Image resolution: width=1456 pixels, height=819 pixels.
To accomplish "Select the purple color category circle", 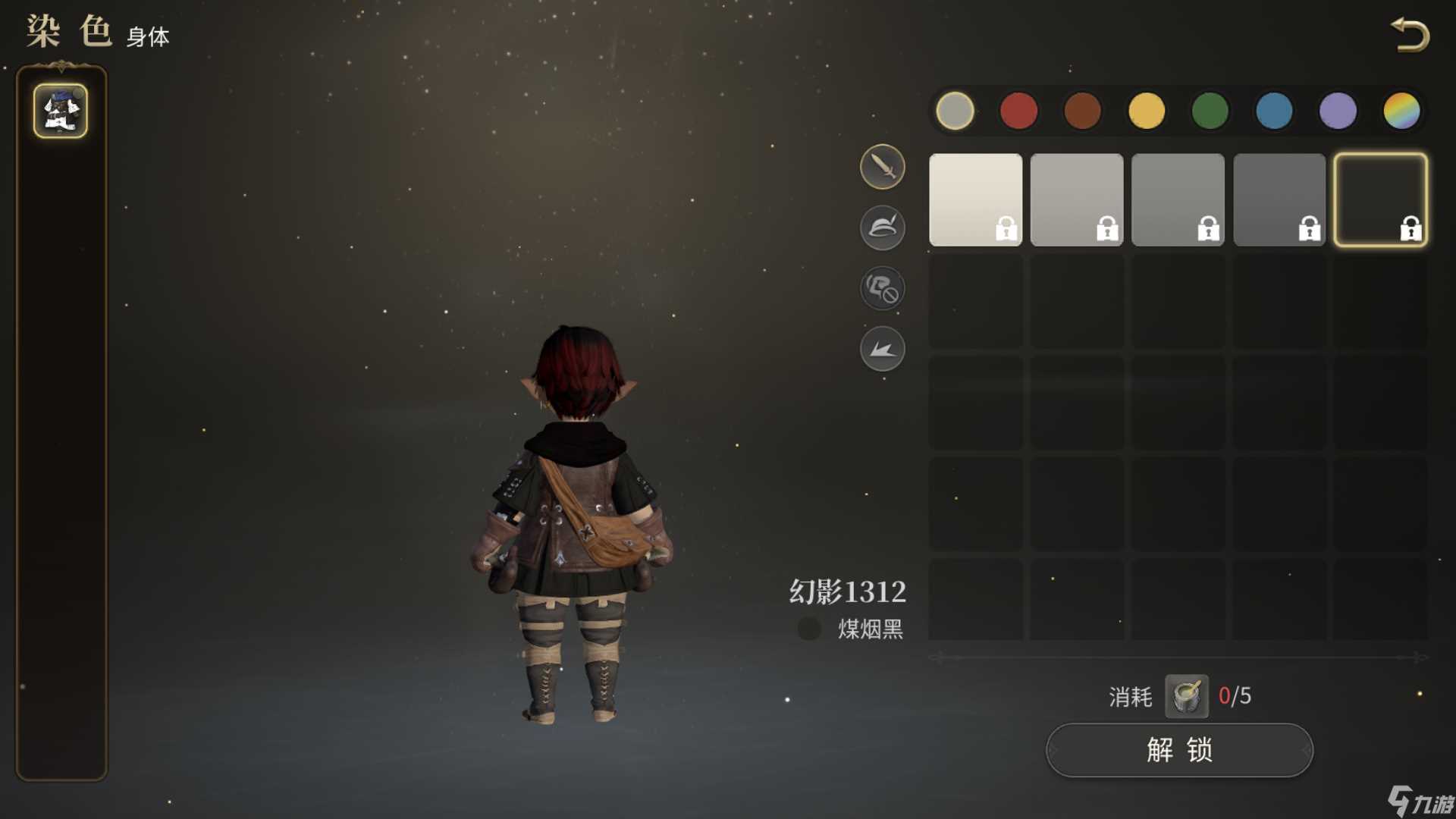I will point(1338,110).
